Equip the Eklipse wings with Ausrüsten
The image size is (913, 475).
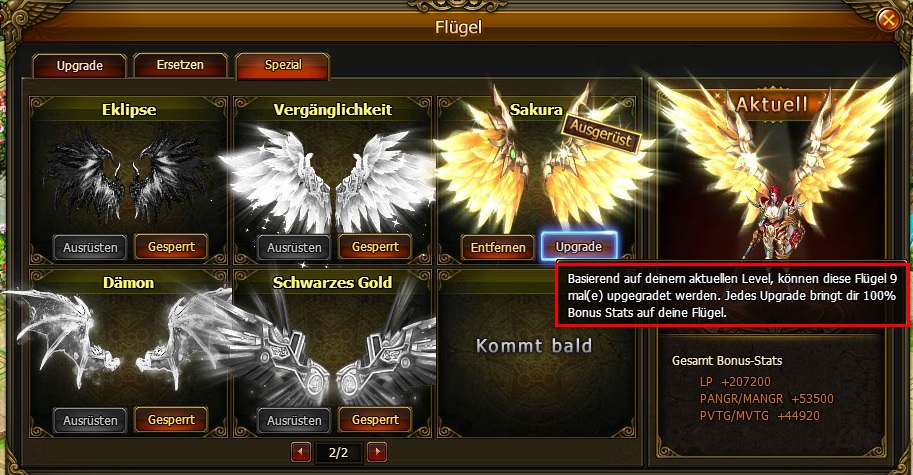tap(91, 247)
